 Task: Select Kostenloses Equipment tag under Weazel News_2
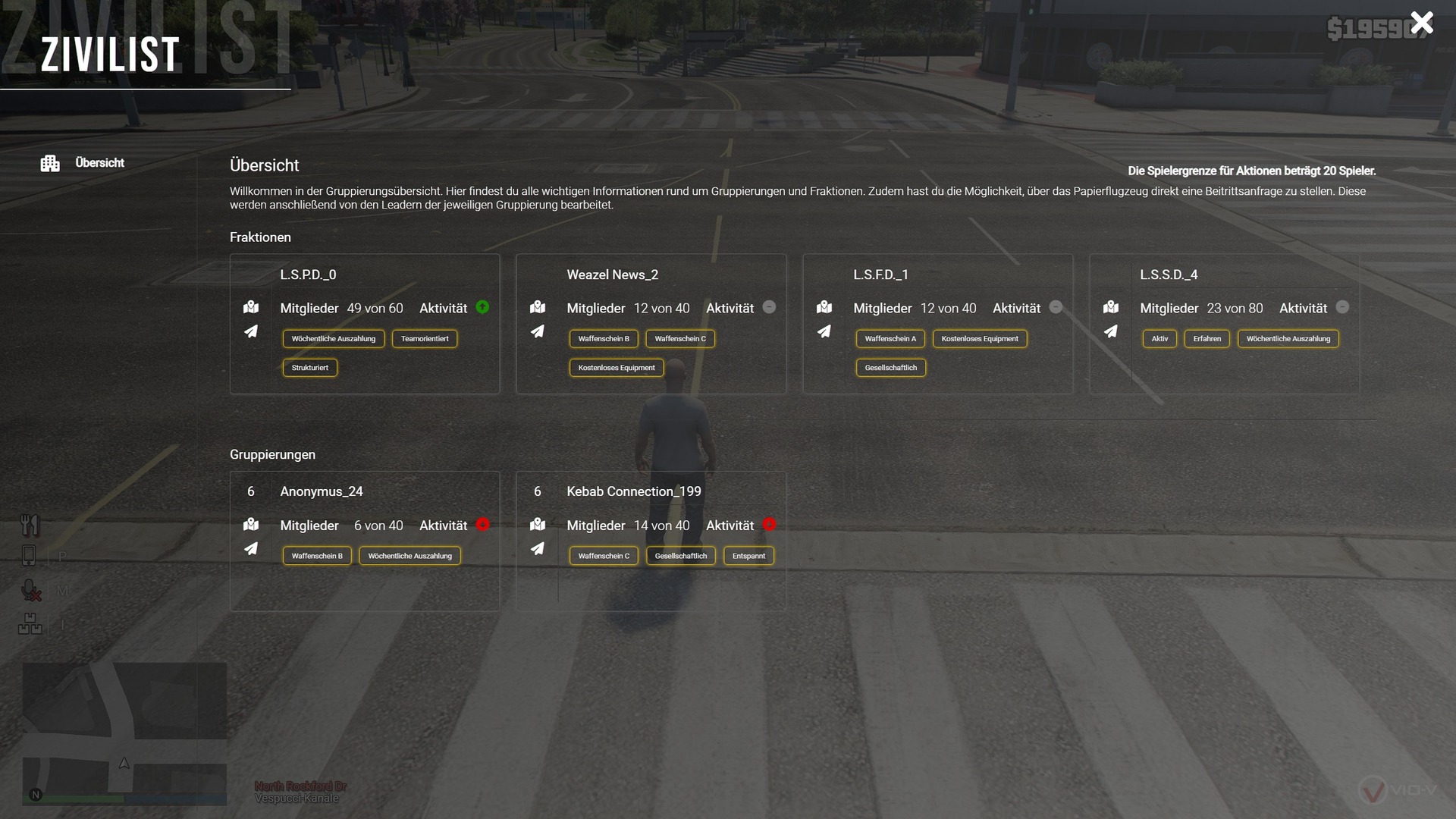pos(617,368)
